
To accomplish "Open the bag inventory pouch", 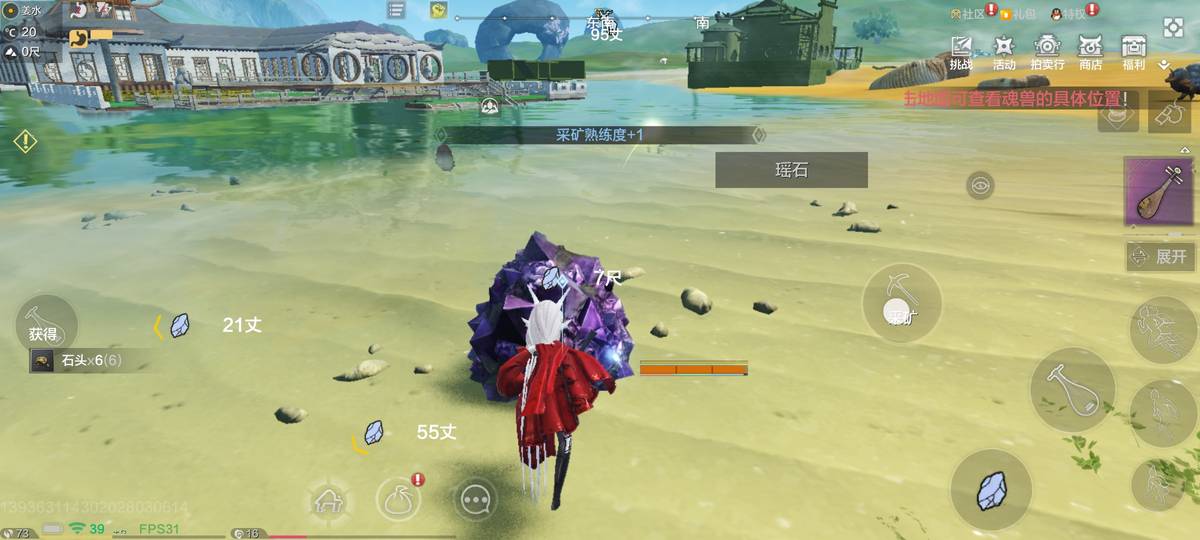I will coord(397,499).
